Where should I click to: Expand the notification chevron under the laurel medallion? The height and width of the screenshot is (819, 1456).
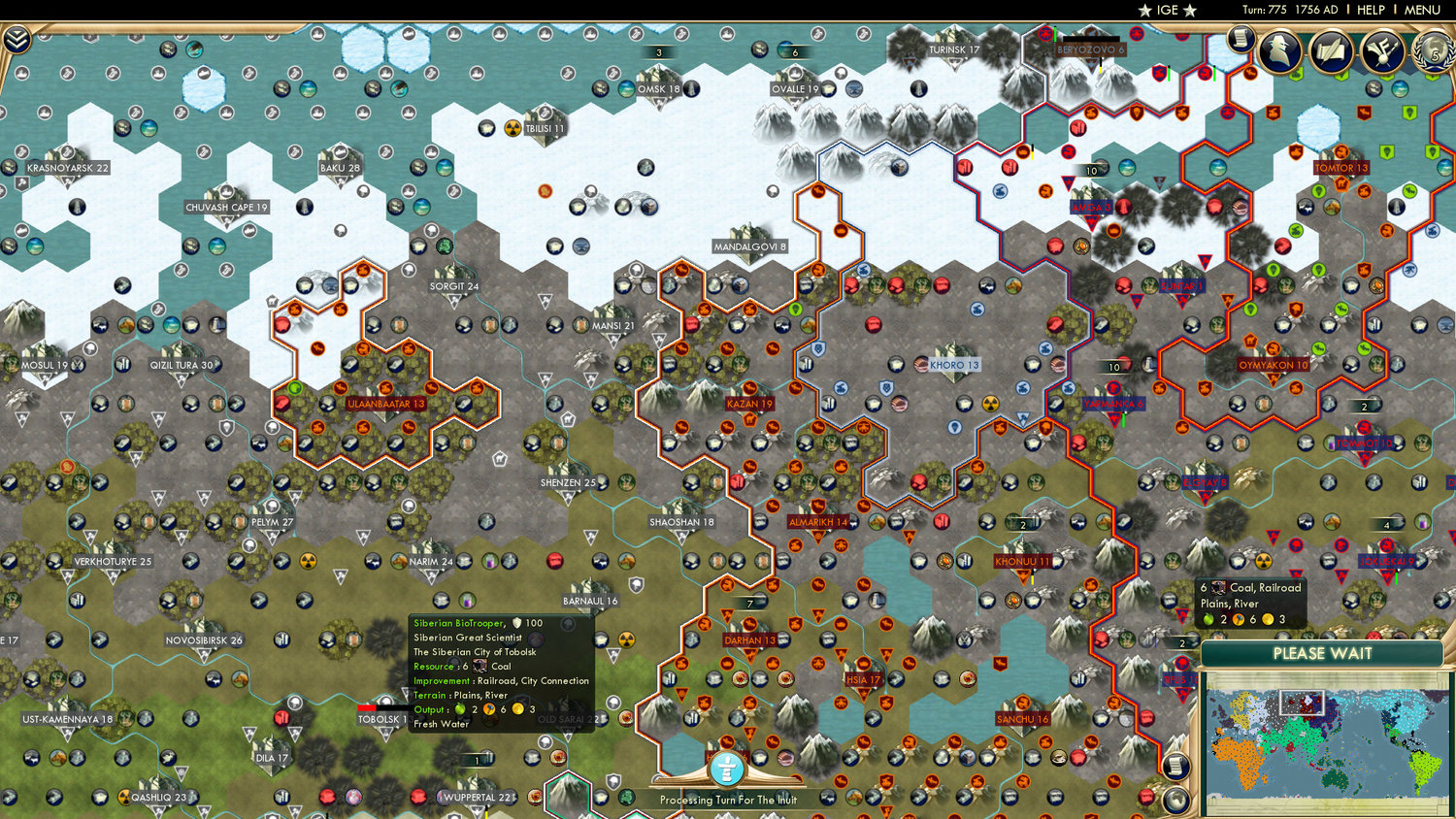[1430, 77]
